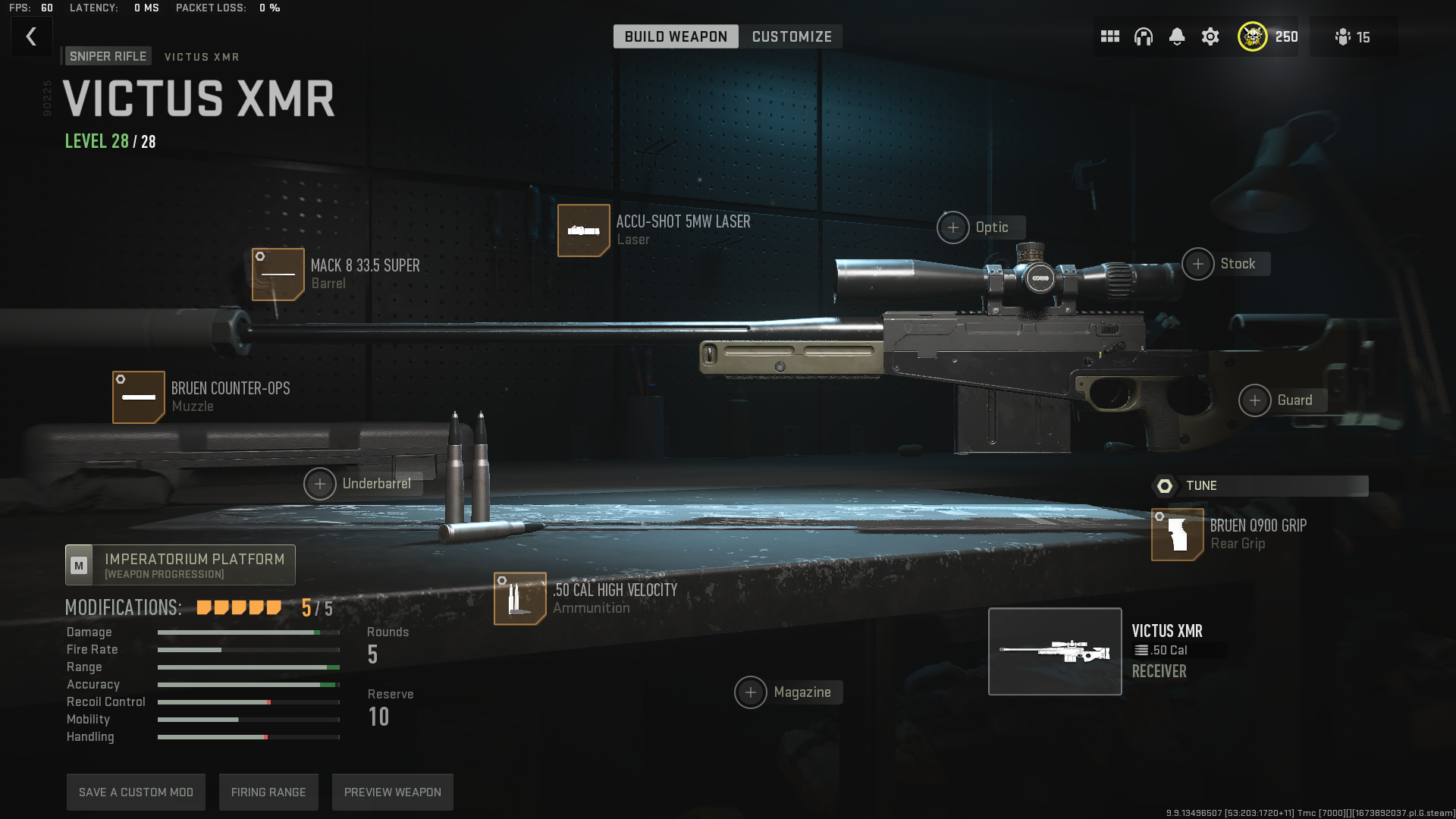Open the Imperatorium Platform weapon progression
Viewport: 1456px width, 819px height.
(x=180, y=565)
